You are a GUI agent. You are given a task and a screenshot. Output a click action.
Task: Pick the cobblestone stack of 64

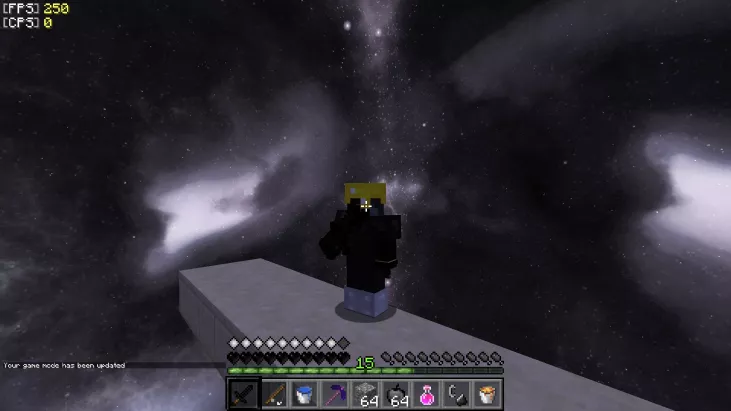pyautogui.click(x=366, y=394)
